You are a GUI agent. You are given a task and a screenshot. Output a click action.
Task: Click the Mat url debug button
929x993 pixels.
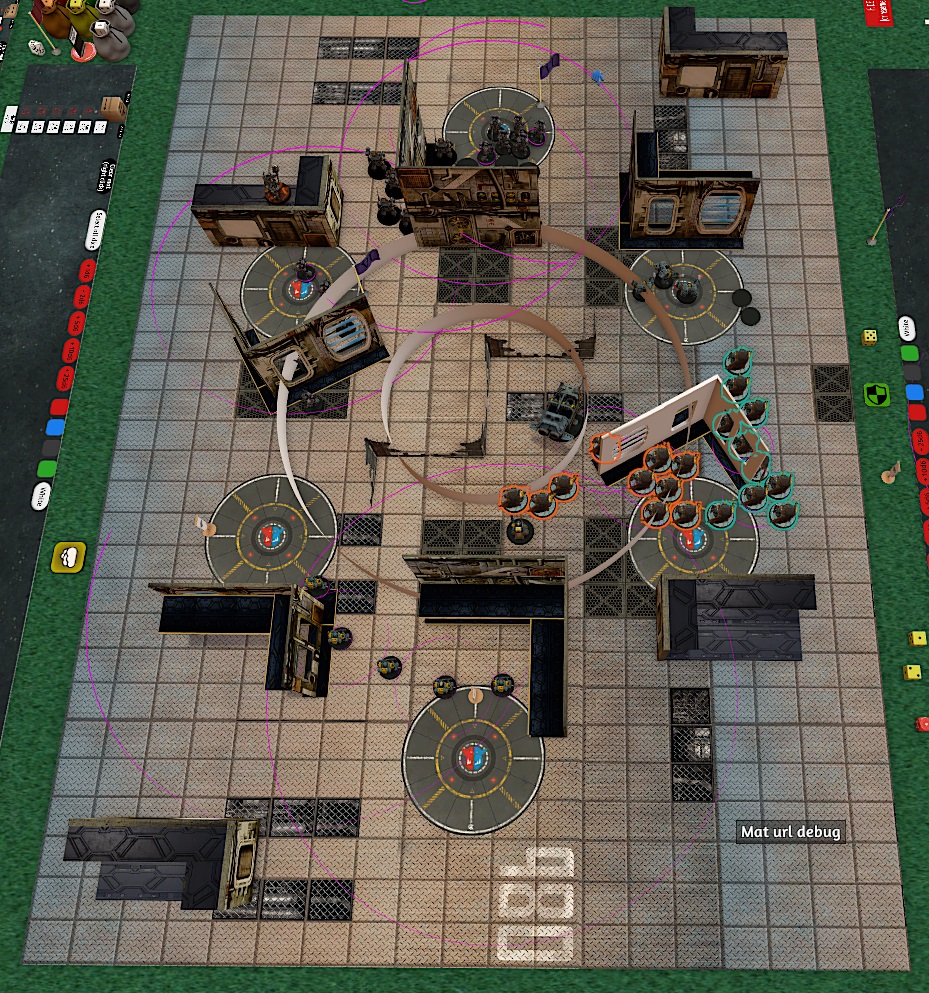coord(791,832)
